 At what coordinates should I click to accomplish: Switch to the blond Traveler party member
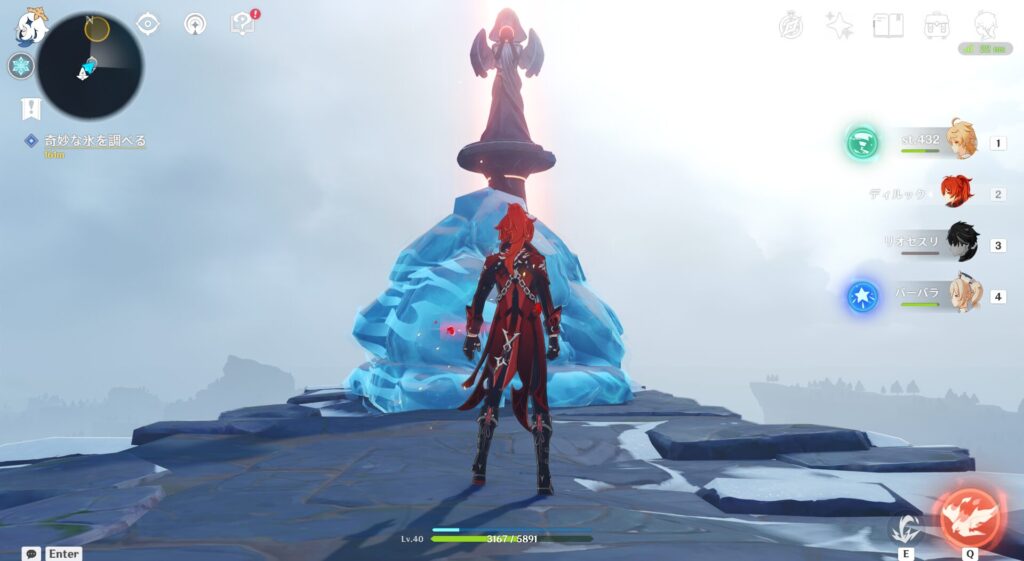[960, 141]
